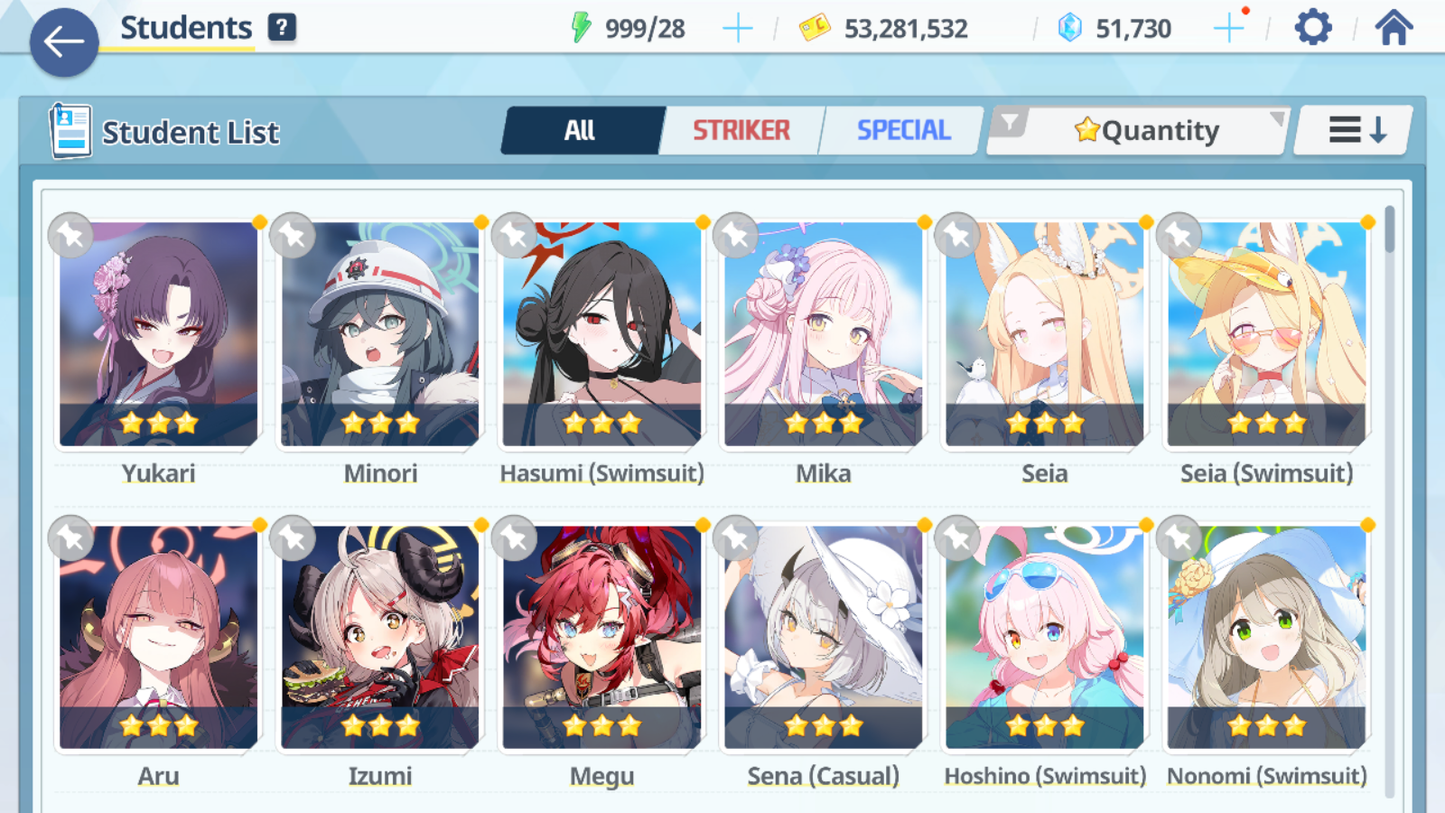Click the plus button beside Pyroxene count
Image resolution: width=1445 pixels, height=813 pixels.
[x=1228, y=28]
